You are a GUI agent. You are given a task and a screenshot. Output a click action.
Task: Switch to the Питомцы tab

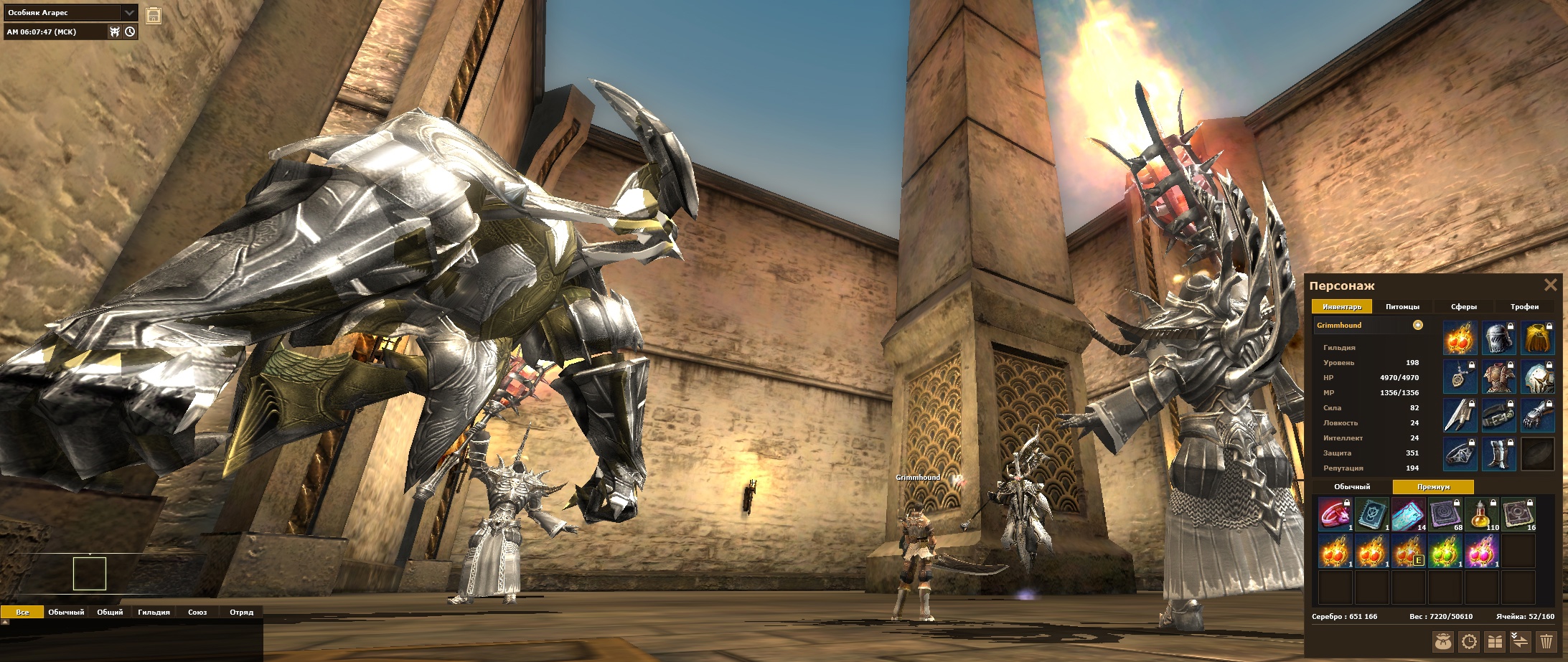pos(1402,307)
